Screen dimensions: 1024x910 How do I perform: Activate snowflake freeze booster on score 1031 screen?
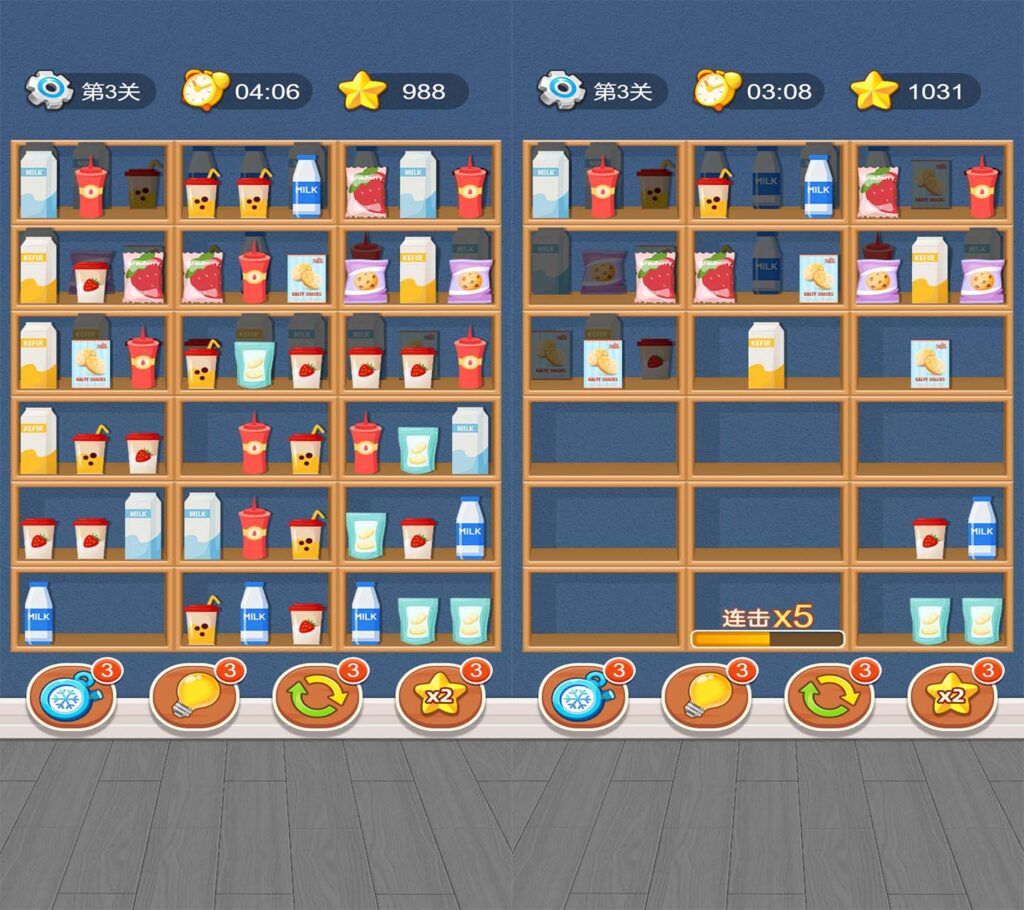582,696
